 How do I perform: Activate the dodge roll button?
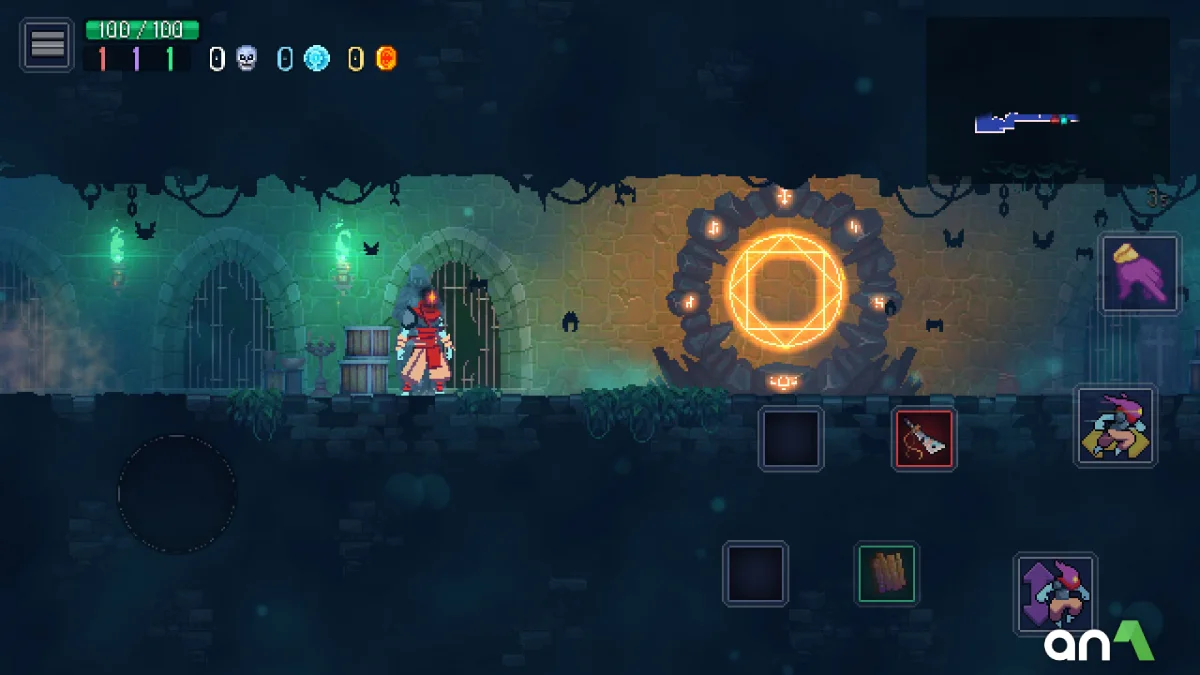[1116, 426]
